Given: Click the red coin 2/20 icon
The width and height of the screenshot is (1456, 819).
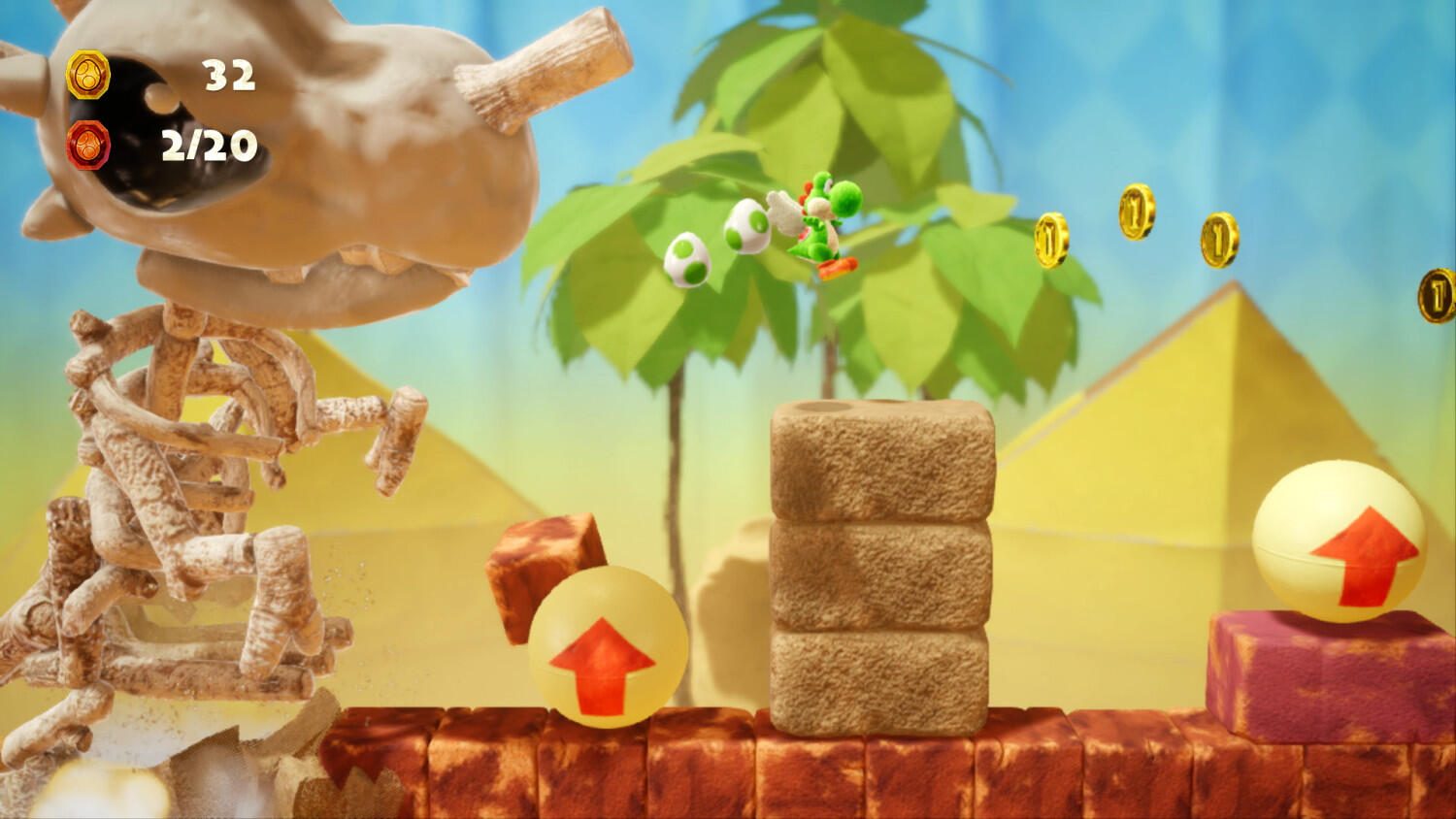Looking at the screenshot, I should pos(88,146).
